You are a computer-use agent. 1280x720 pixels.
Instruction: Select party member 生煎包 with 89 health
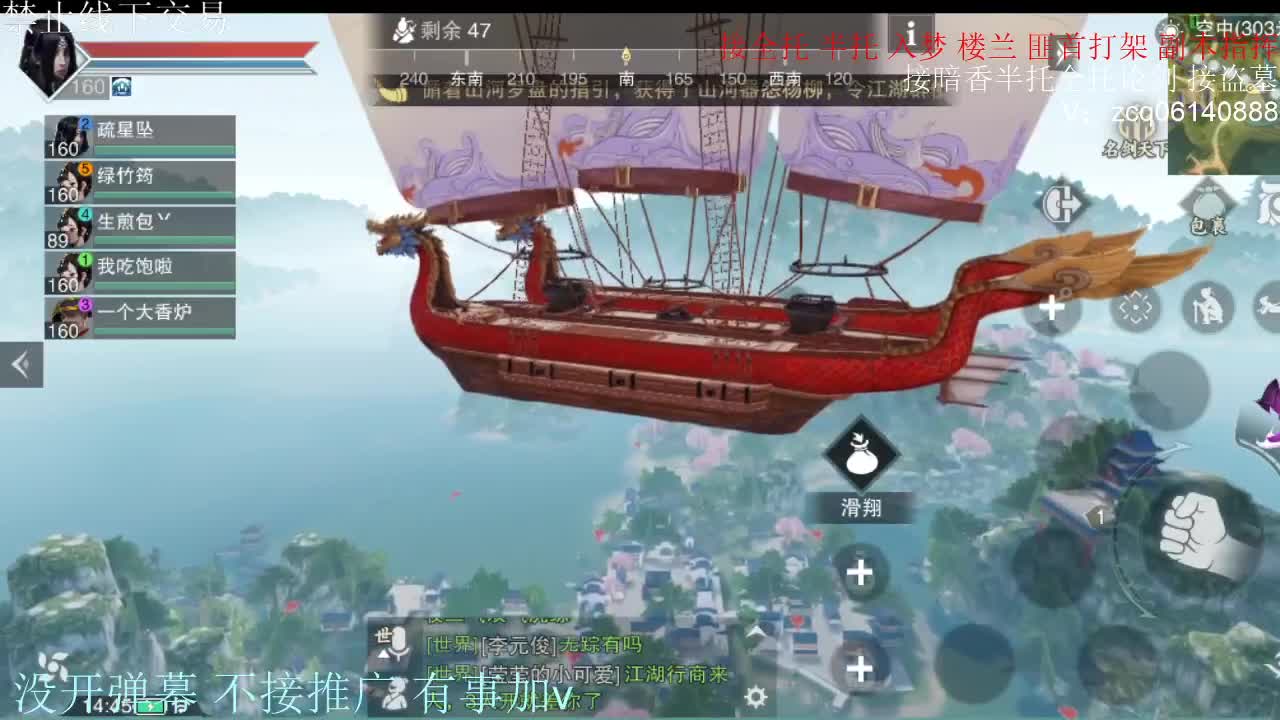[140, 222]
